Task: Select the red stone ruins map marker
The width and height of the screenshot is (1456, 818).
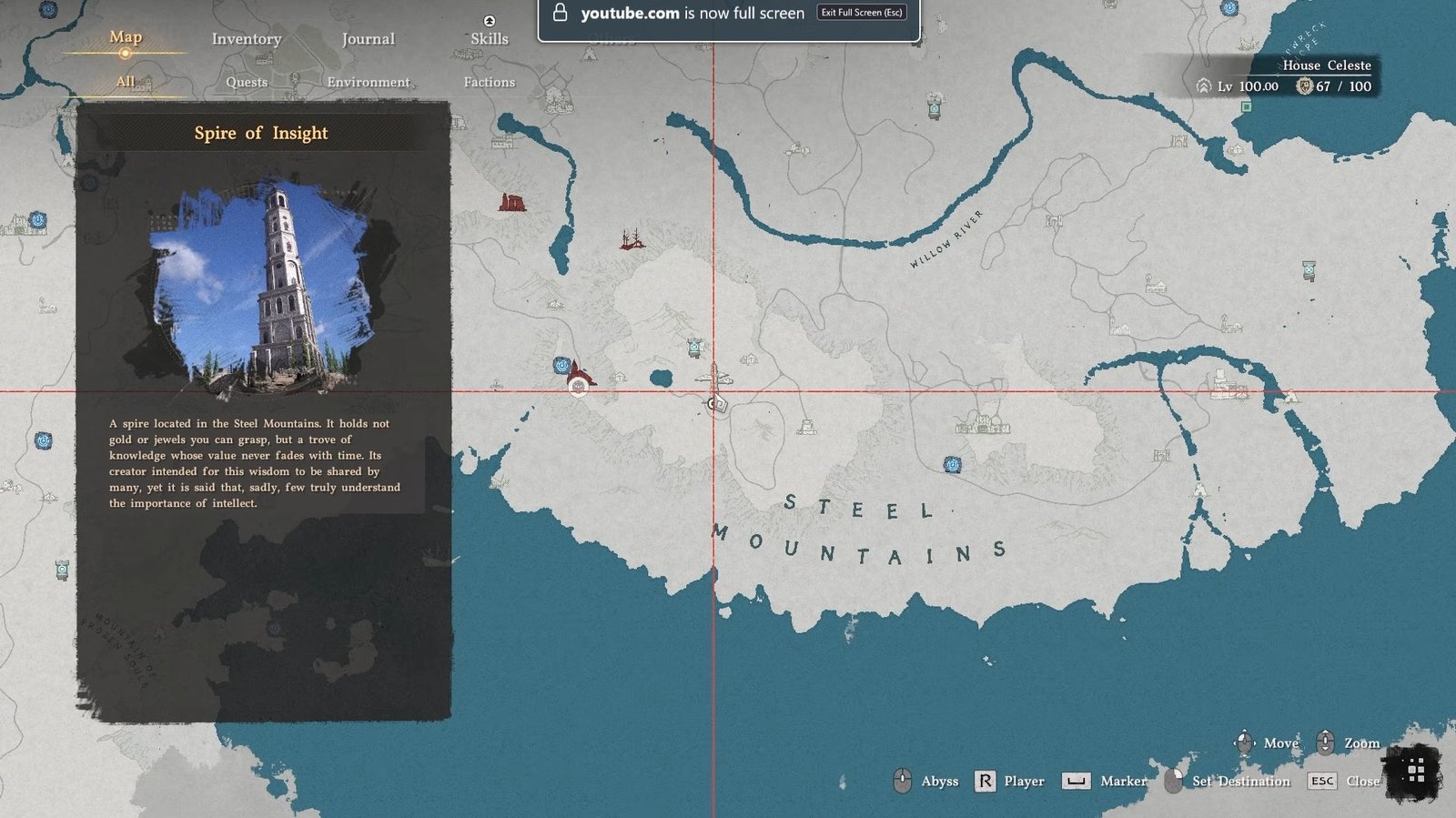Action: tap(511, 202)
